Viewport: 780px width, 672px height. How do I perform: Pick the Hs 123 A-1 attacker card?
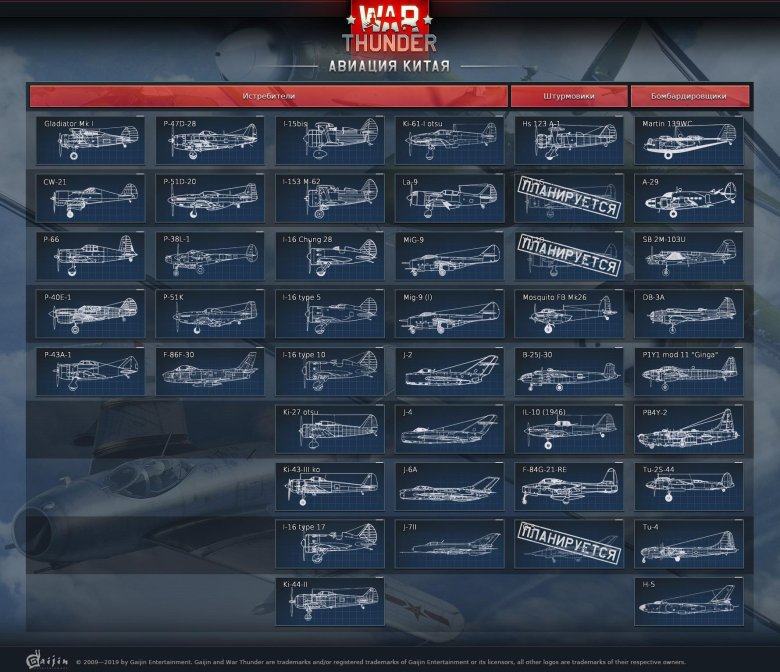click(x=569, y=141)
